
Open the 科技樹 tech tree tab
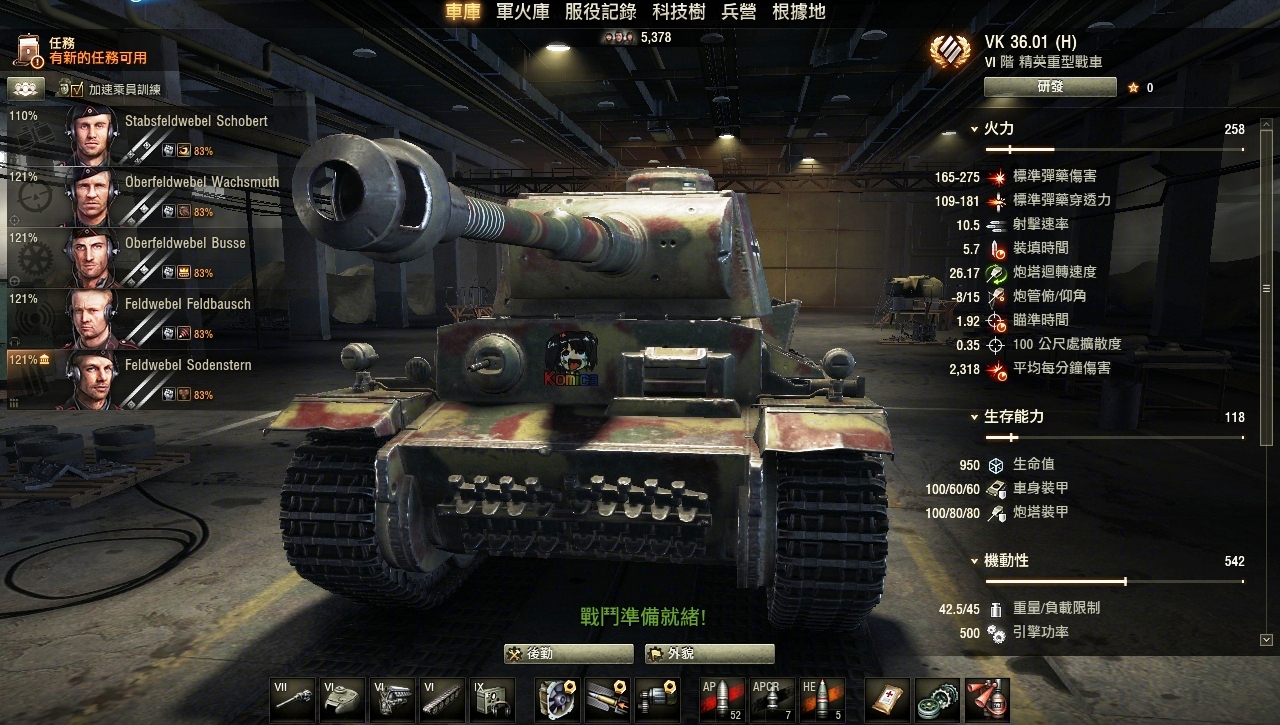coord(679,12)
